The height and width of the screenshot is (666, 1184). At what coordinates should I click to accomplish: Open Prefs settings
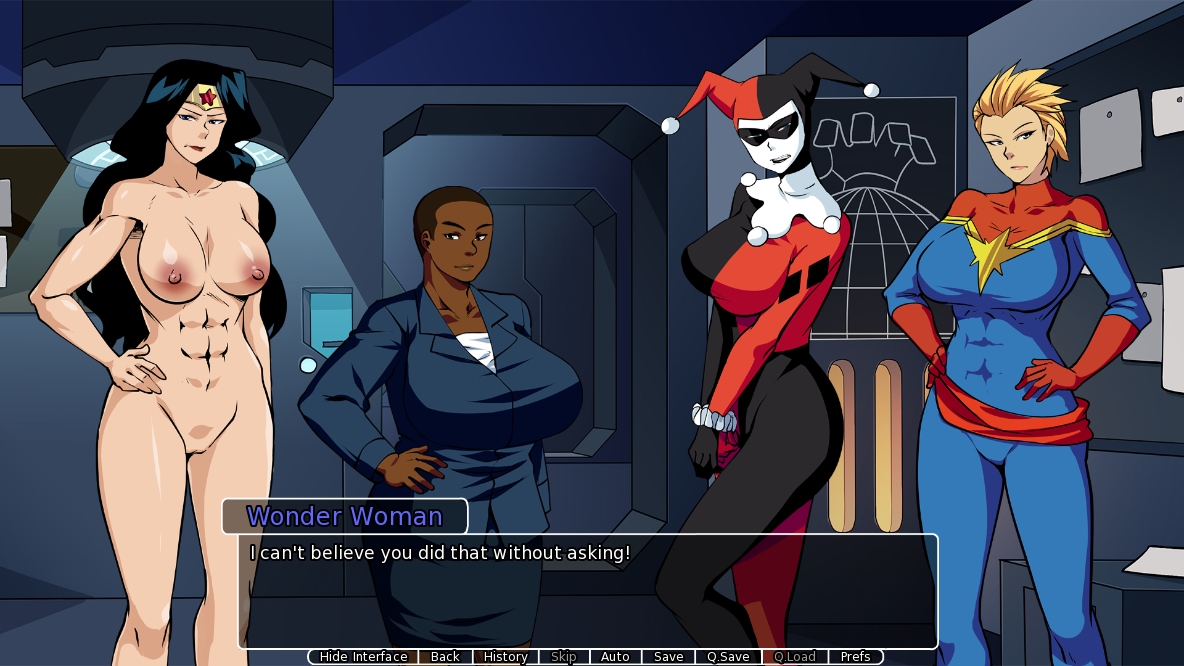pyautogui.click(x=855, y=657)
